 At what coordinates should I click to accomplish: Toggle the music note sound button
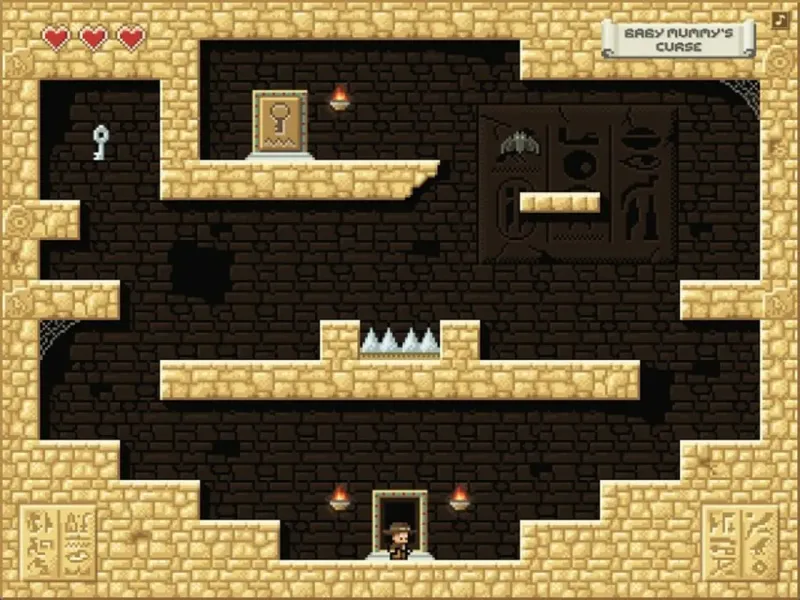click(x=780, y=19)
